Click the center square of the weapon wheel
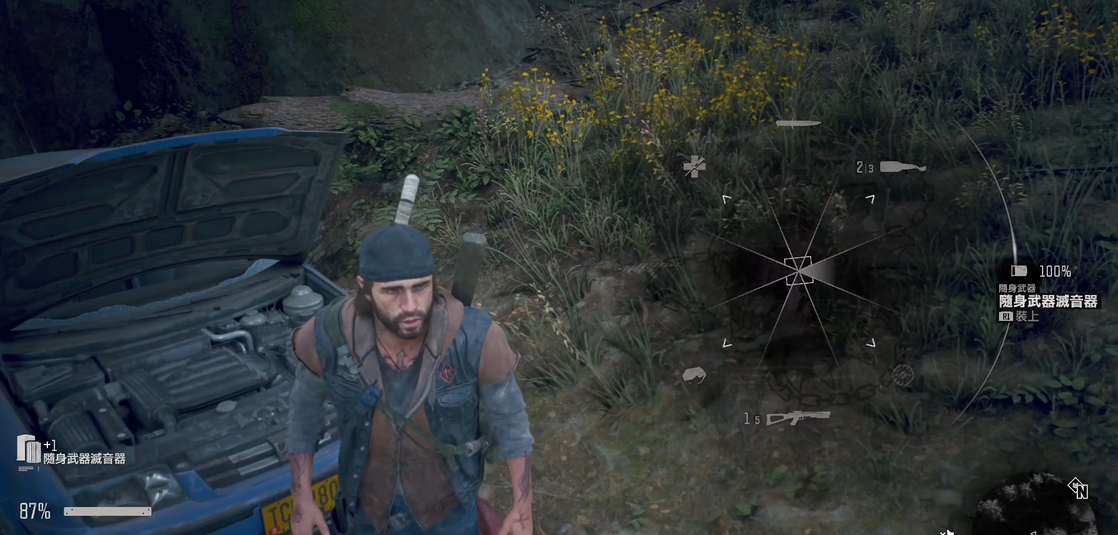This screenshot has height=535, width=1118. tap(798, 270)
